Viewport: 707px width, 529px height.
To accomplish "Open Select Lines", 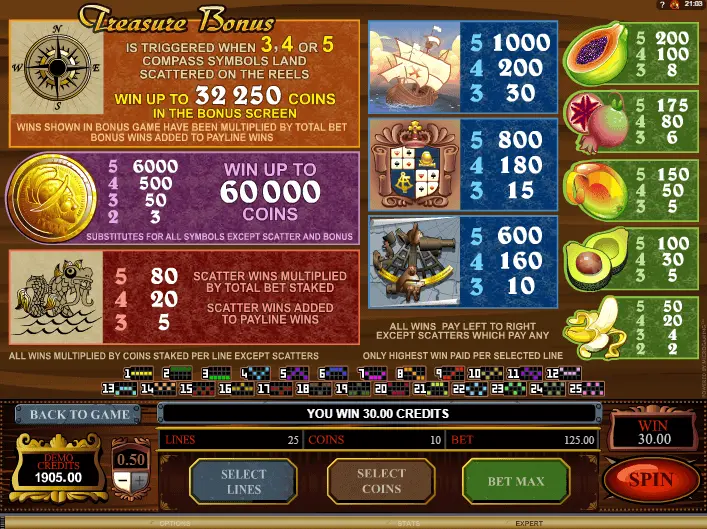I will 243,481.
